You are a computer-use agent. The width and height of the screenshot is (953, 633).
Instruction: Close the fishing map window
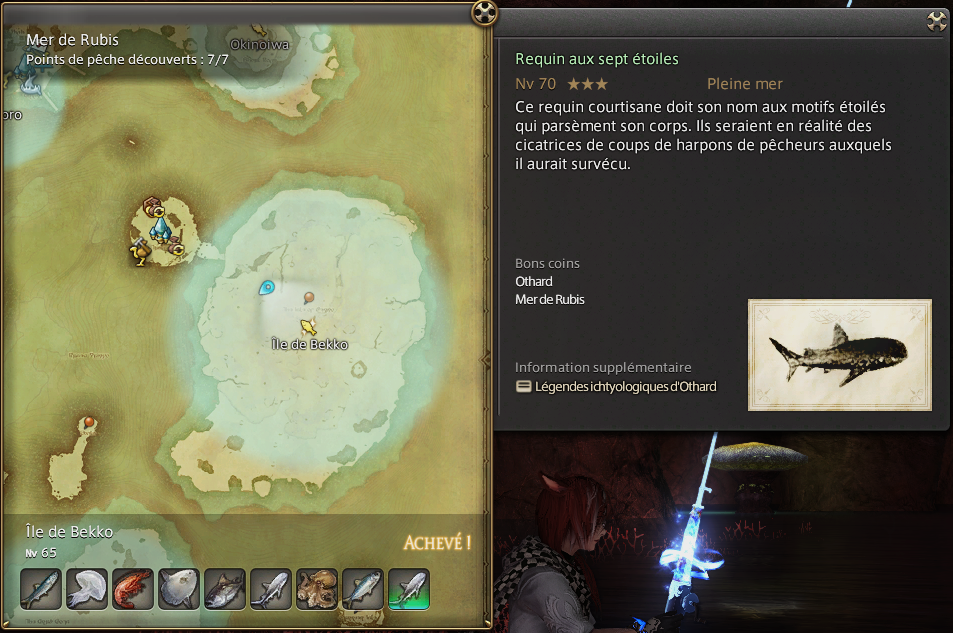(x=484, y=13)
